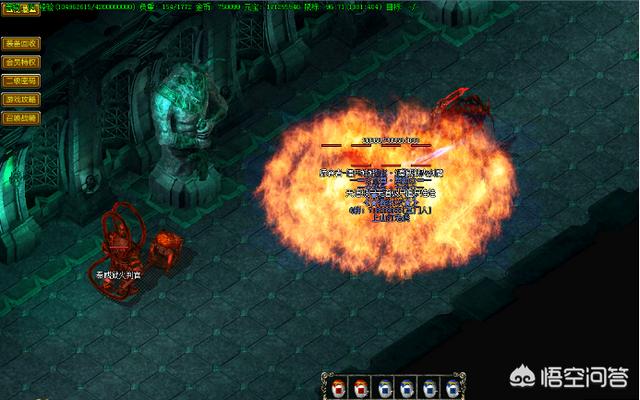Click the 会员特权 member privileges button

pos(21,62)
